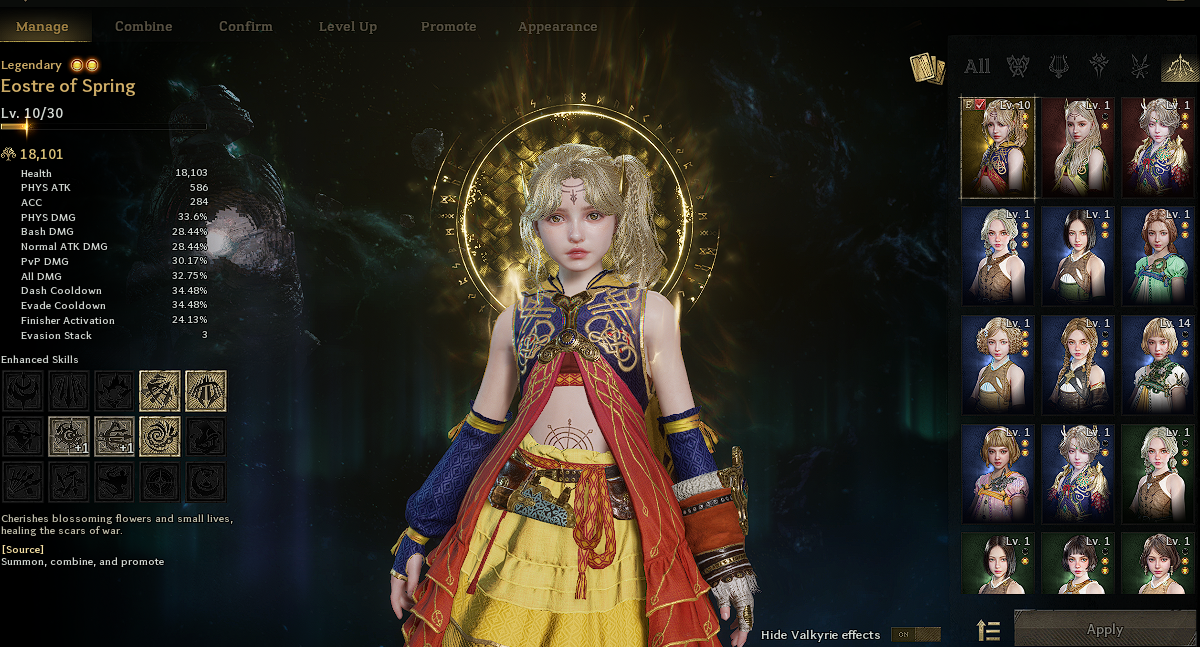1200x647 pixels.
Task: Open the golden cards icon
Action: [927, 68]
